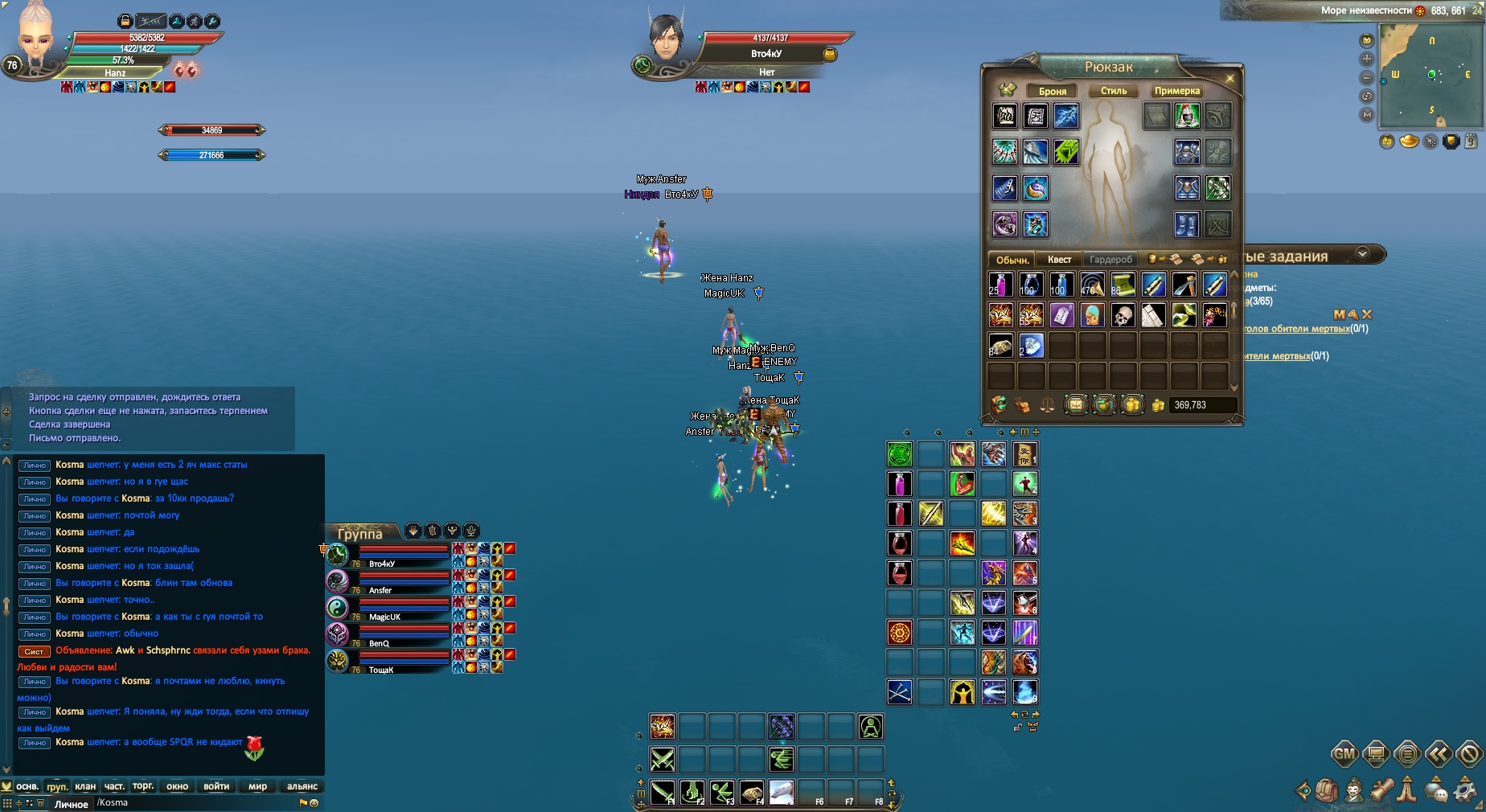Viewport: 1486px width, 812px height.
Task: Open the торг. chat channel tab
Action: point(143,786)
